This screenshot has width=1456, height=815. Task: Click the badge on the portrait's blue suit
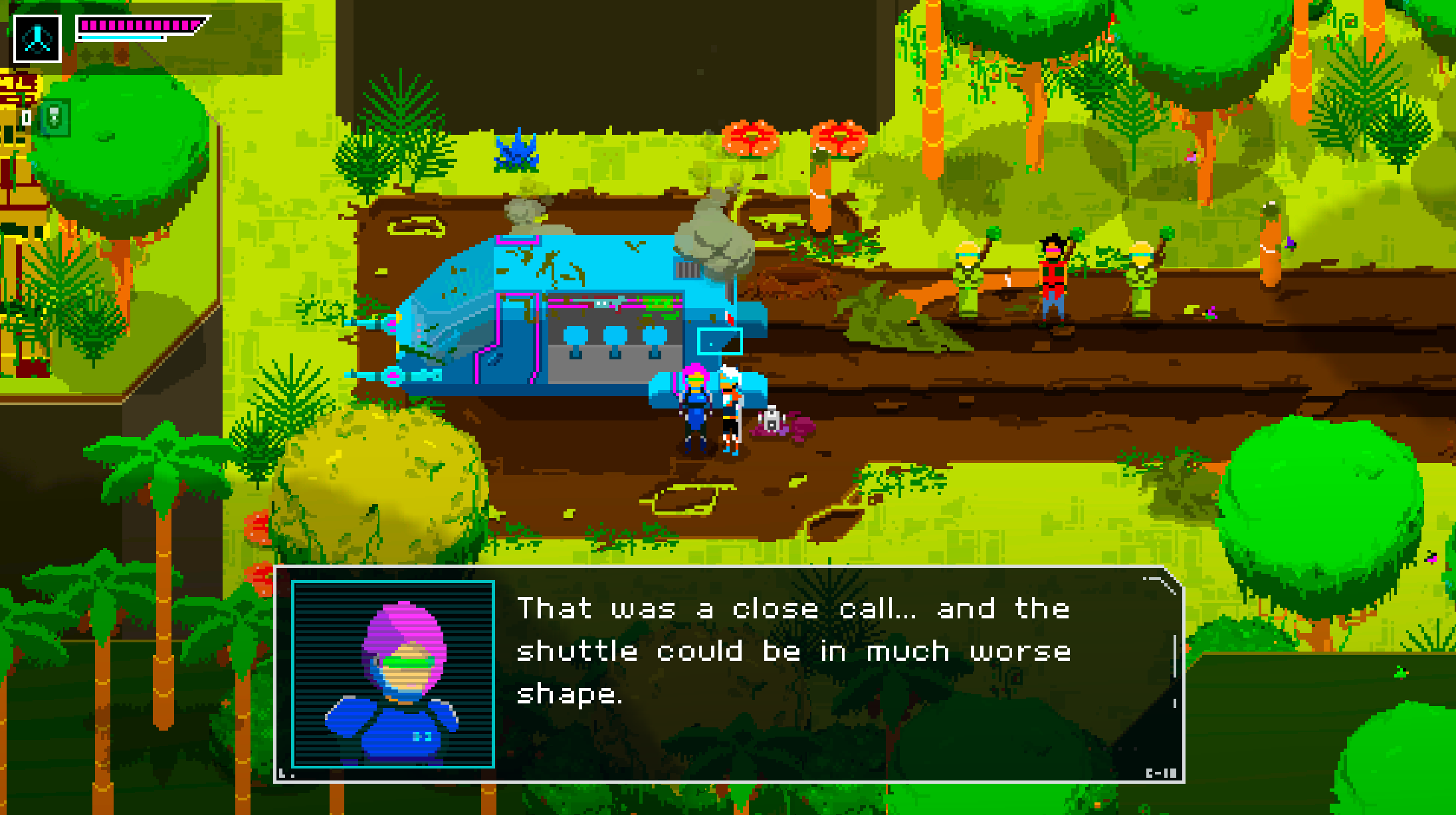point(423,735)
